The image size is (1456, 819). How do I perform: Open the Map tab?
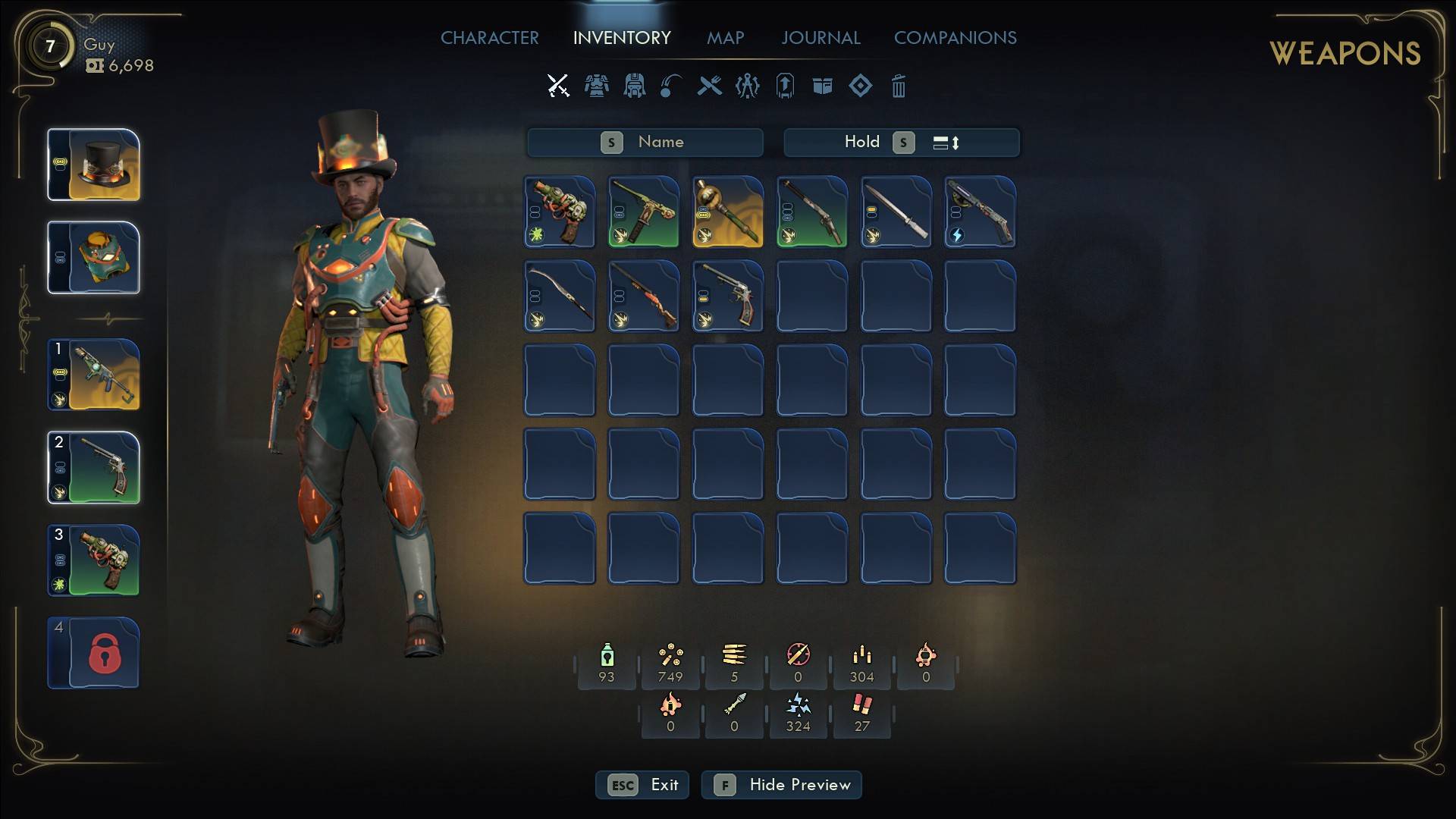tap(725, 38)
